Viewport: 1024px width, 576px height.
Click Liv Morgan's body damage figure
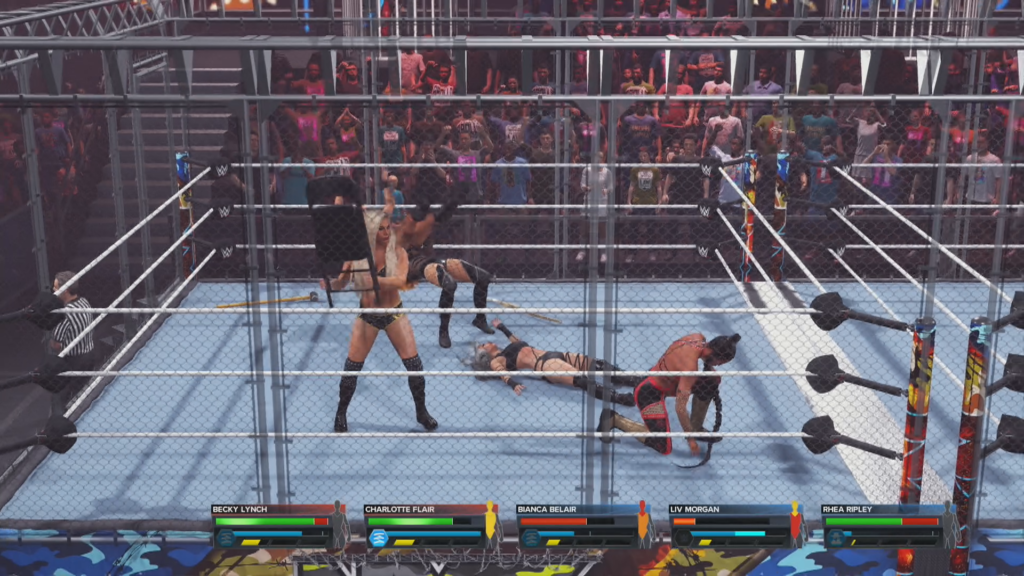pyautogui.click(x=795, y=524)
